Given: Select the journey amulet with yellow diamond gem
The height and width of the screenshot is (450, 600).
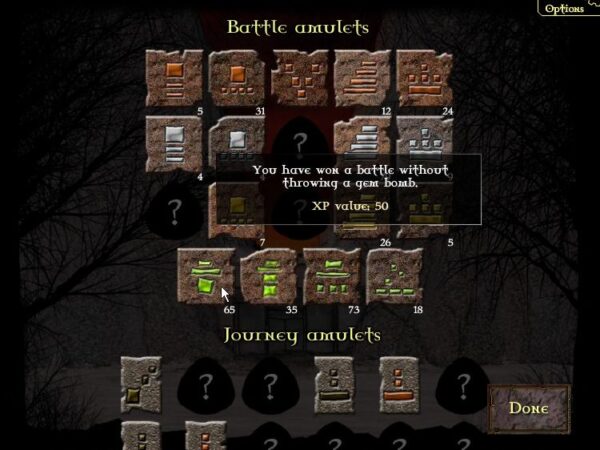Looking at the screenshot, I should (x=141, y=384).
